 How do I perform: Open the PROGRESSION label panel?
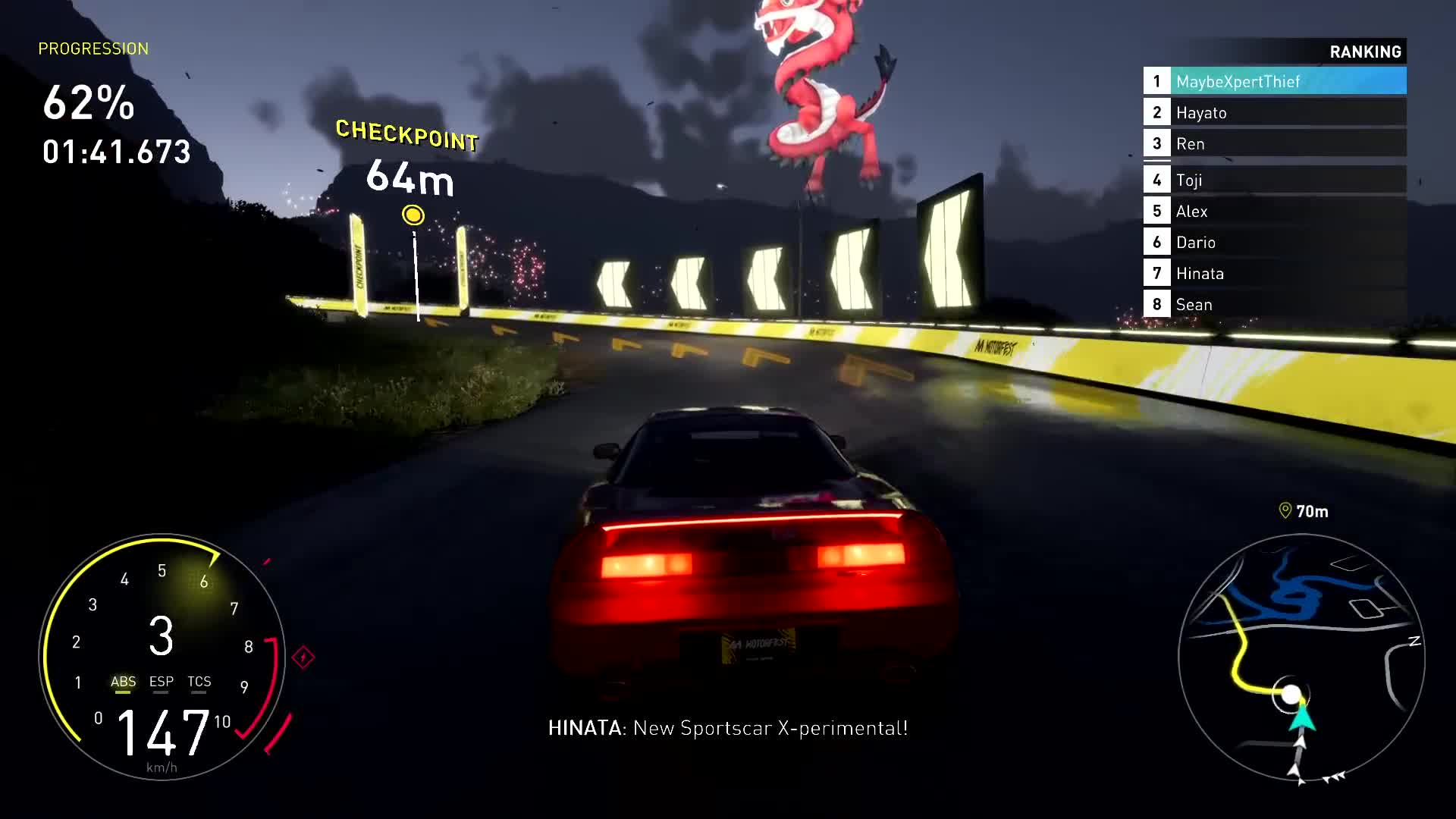[93, 49]
